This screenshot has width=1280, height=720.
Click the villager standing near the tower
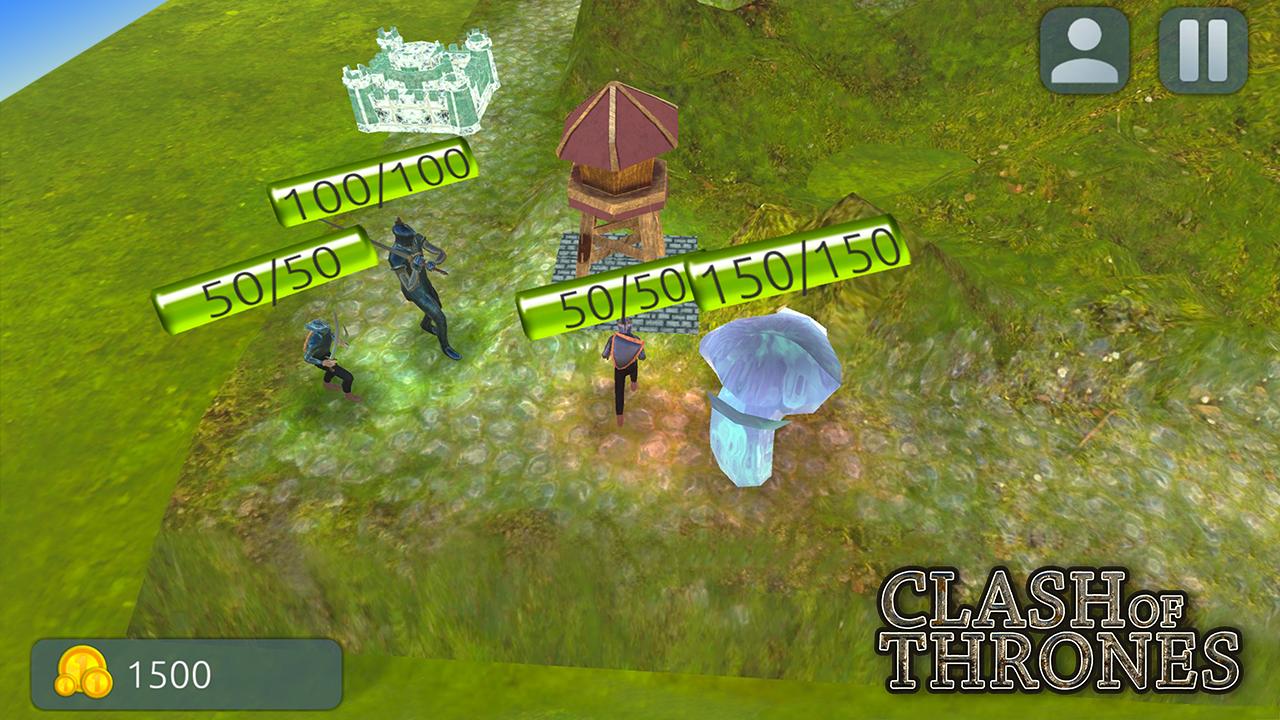pos(622,370)
